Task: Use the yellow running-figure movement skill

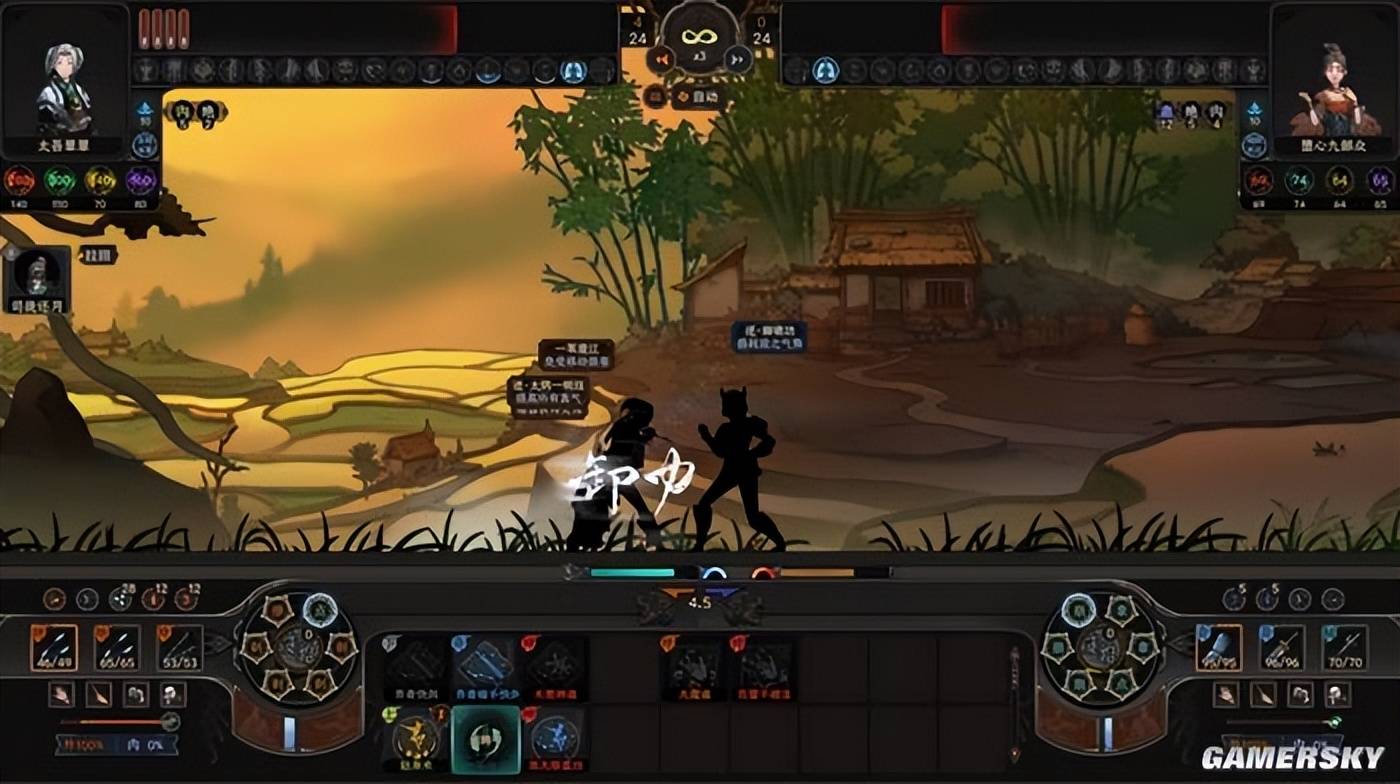Action: [x=417, y=739]
